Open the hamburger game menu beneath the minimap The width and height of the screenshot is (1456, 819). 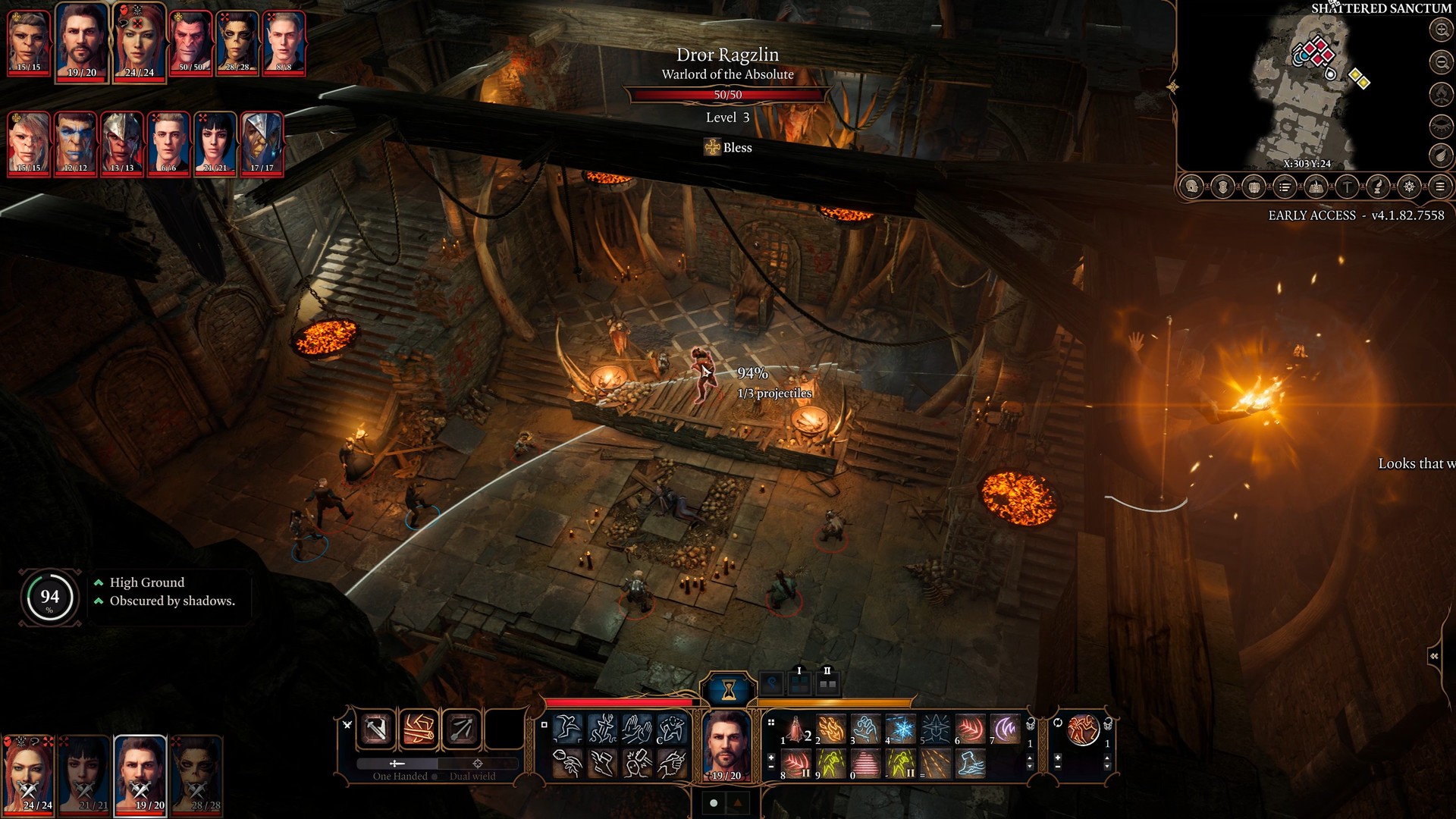click(1441, 187)
